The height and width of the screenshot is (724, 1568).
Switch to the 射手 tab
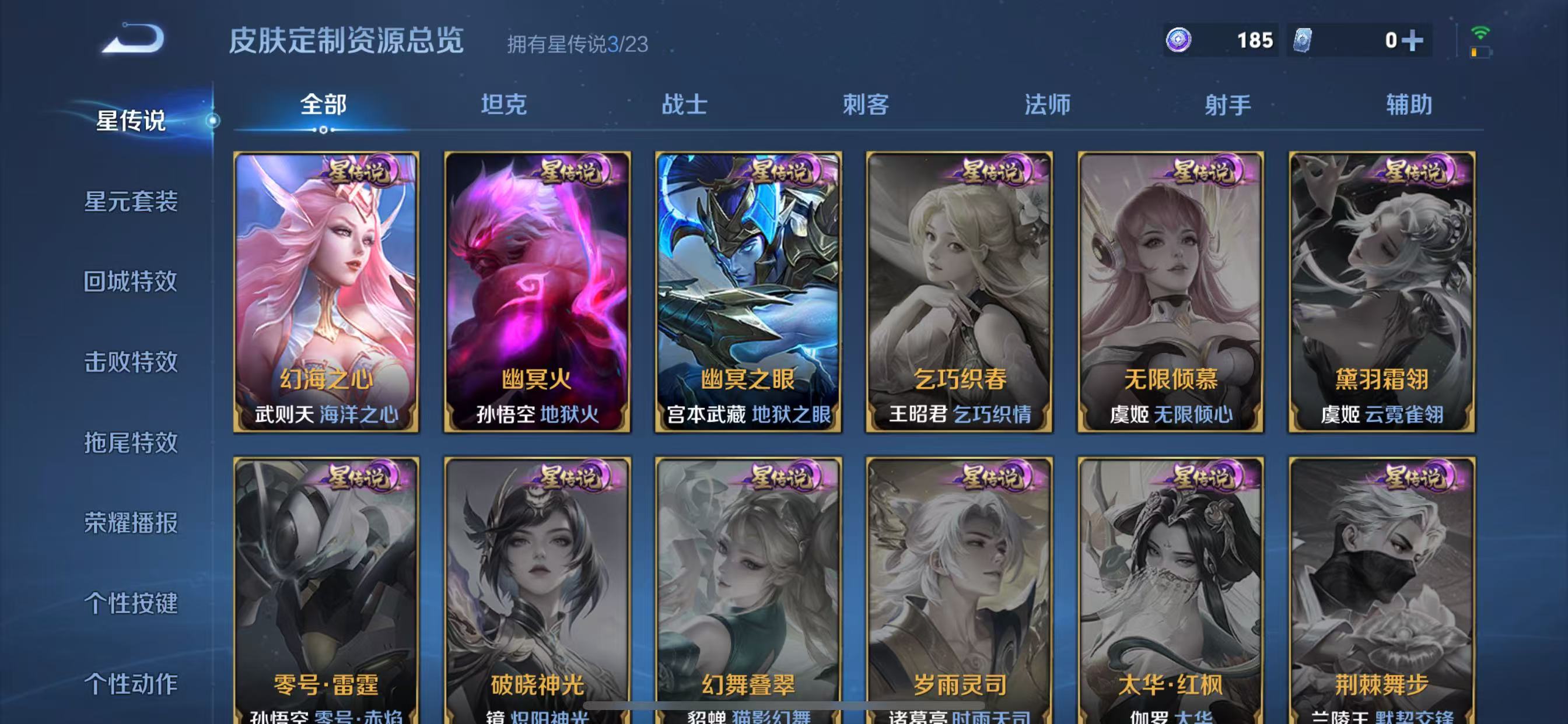(x=1229, y=105)
